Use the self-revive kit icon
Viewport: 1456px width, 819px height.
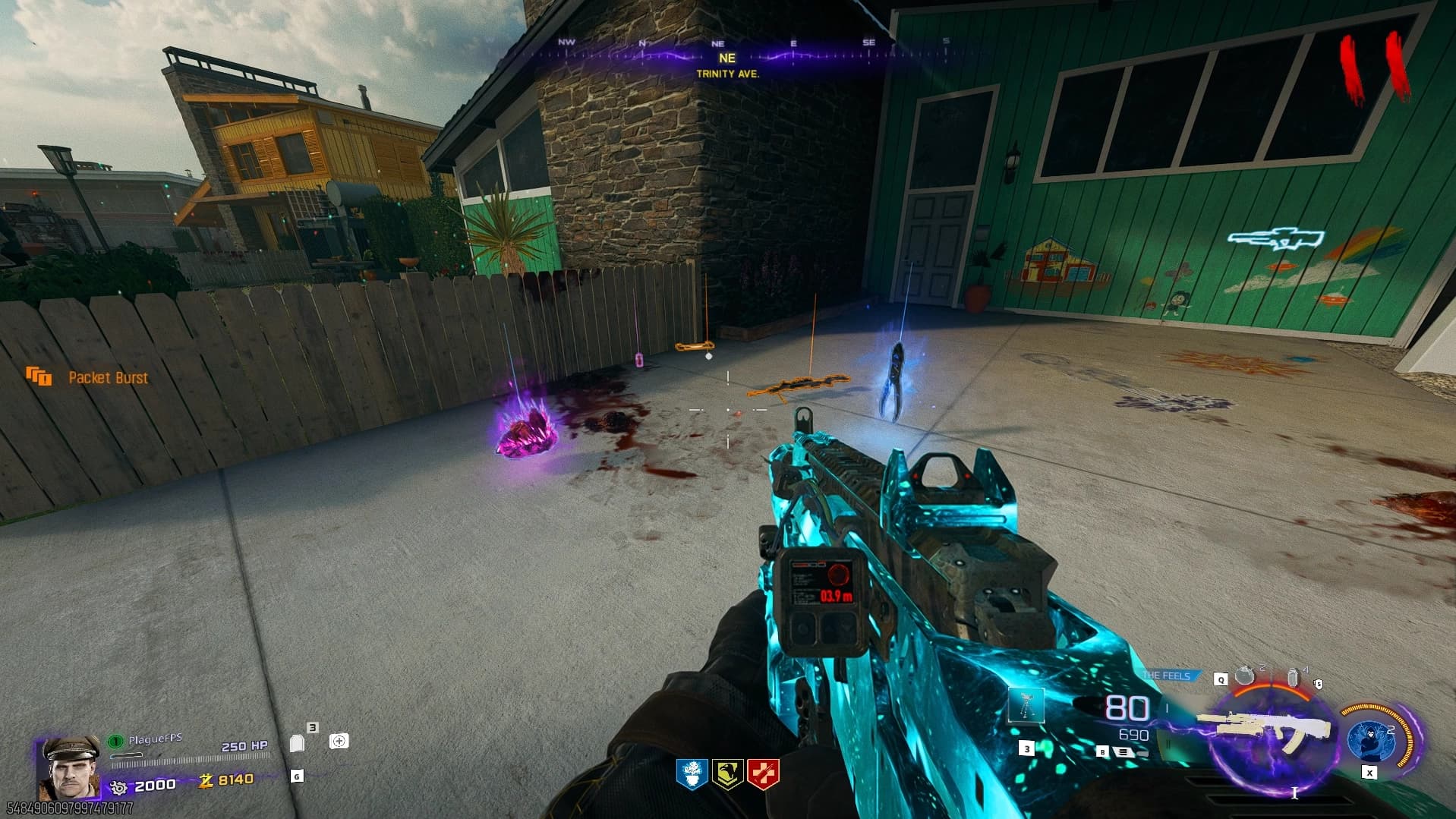[339, 741]
